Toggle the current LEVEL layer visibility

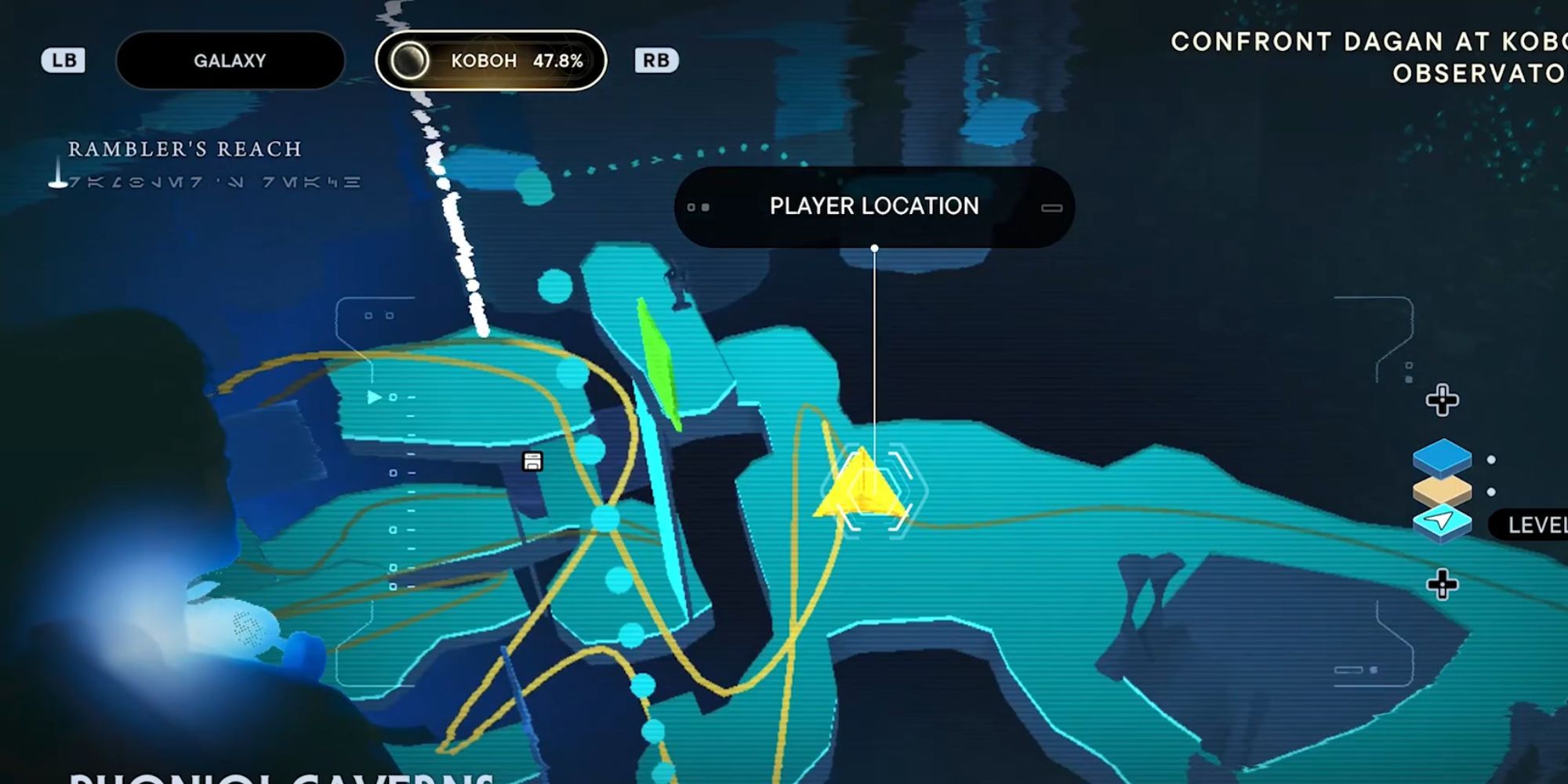coord(1537,524)
